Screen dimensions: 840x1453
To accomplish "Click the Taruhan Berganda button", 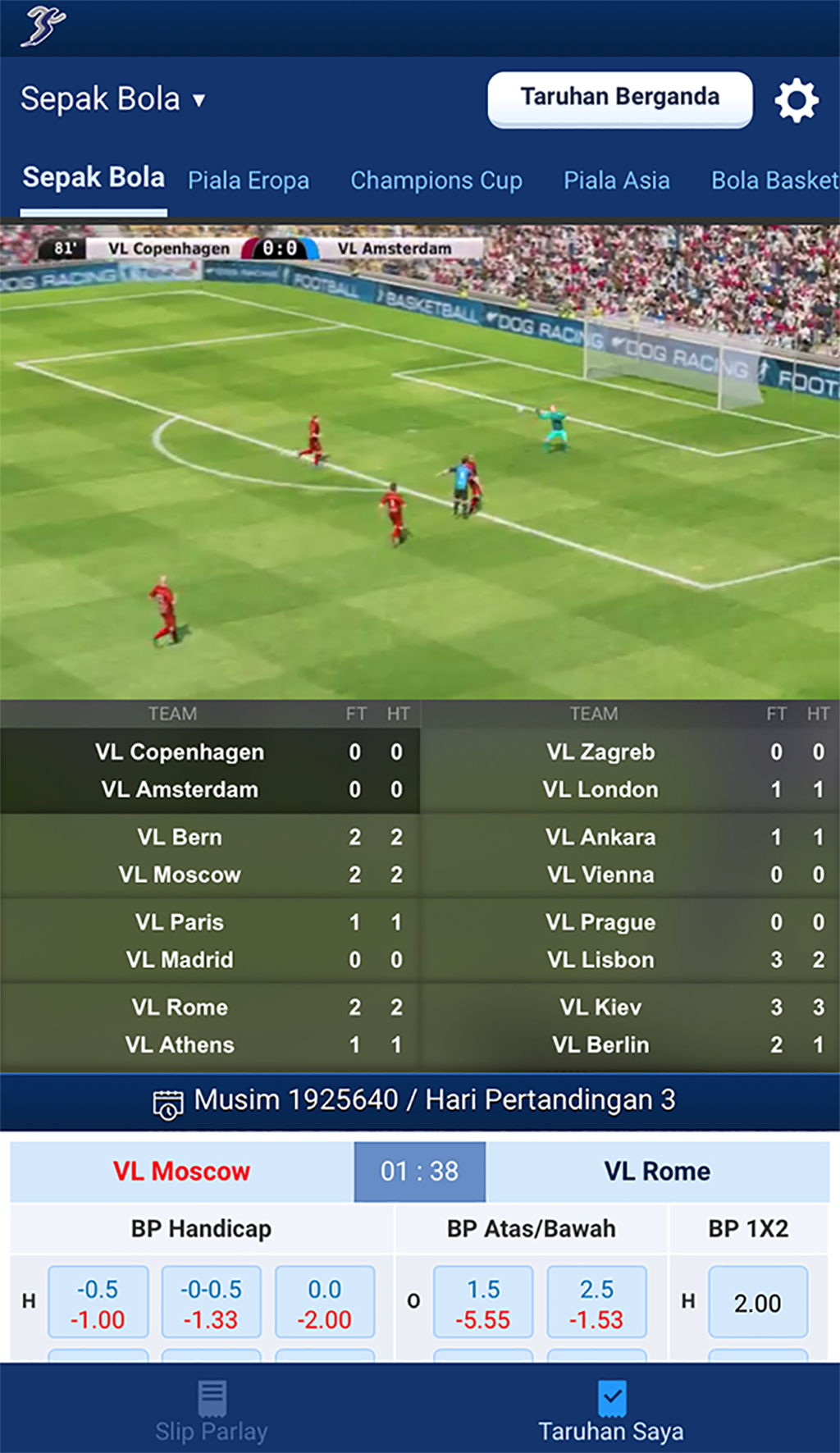I will pos(619,98).
